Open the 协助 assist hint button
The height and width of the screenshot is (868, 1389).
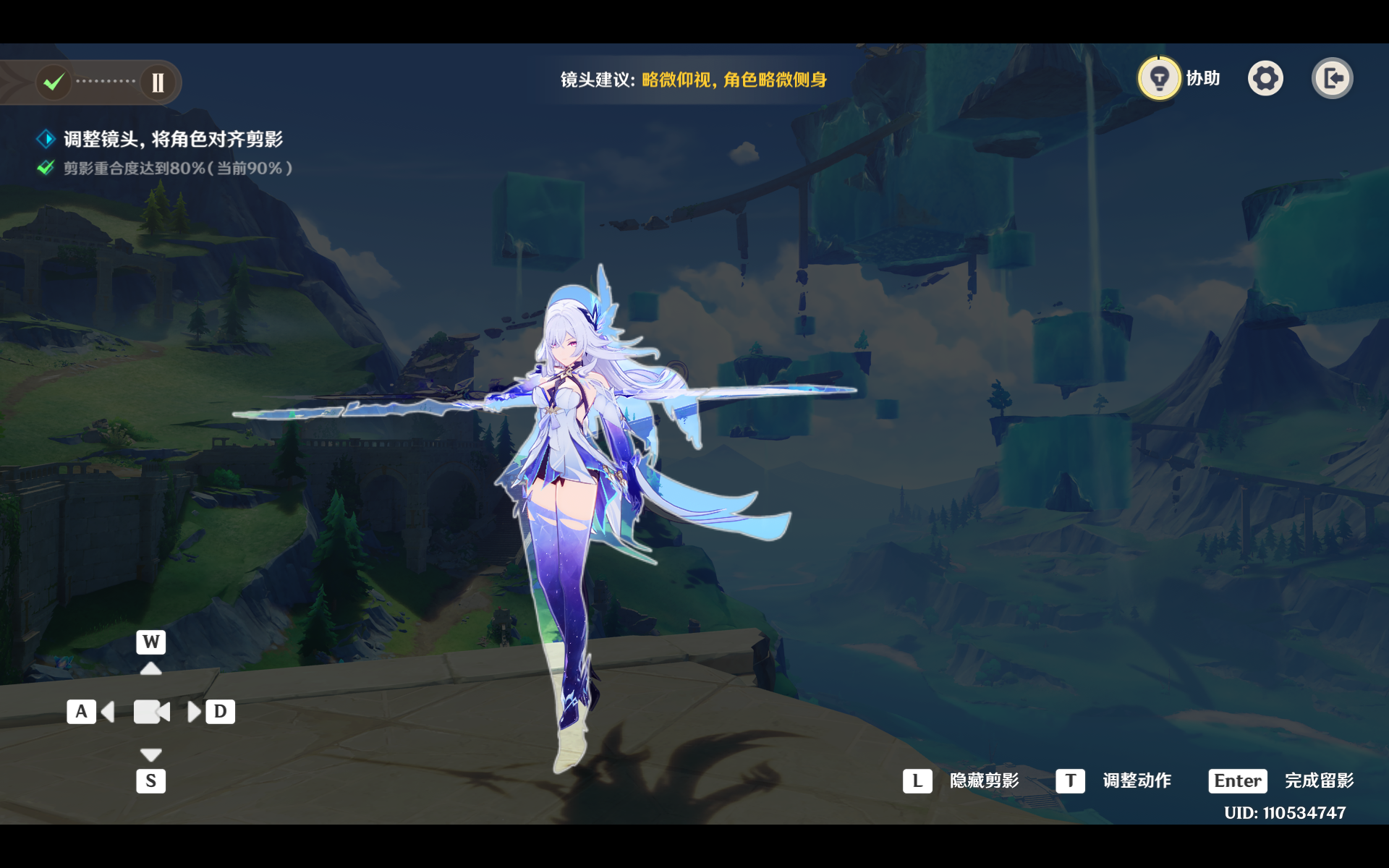tap(1160, 78)
